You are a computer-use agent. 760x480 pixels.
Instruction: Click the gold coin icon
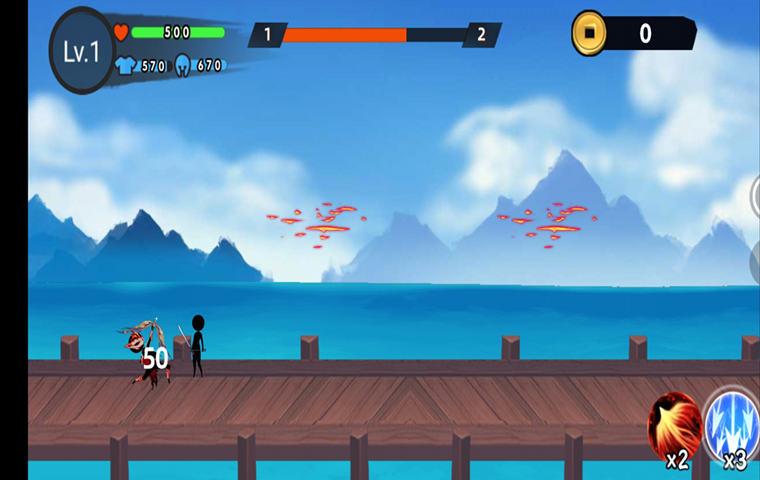(x=589, y=33)
